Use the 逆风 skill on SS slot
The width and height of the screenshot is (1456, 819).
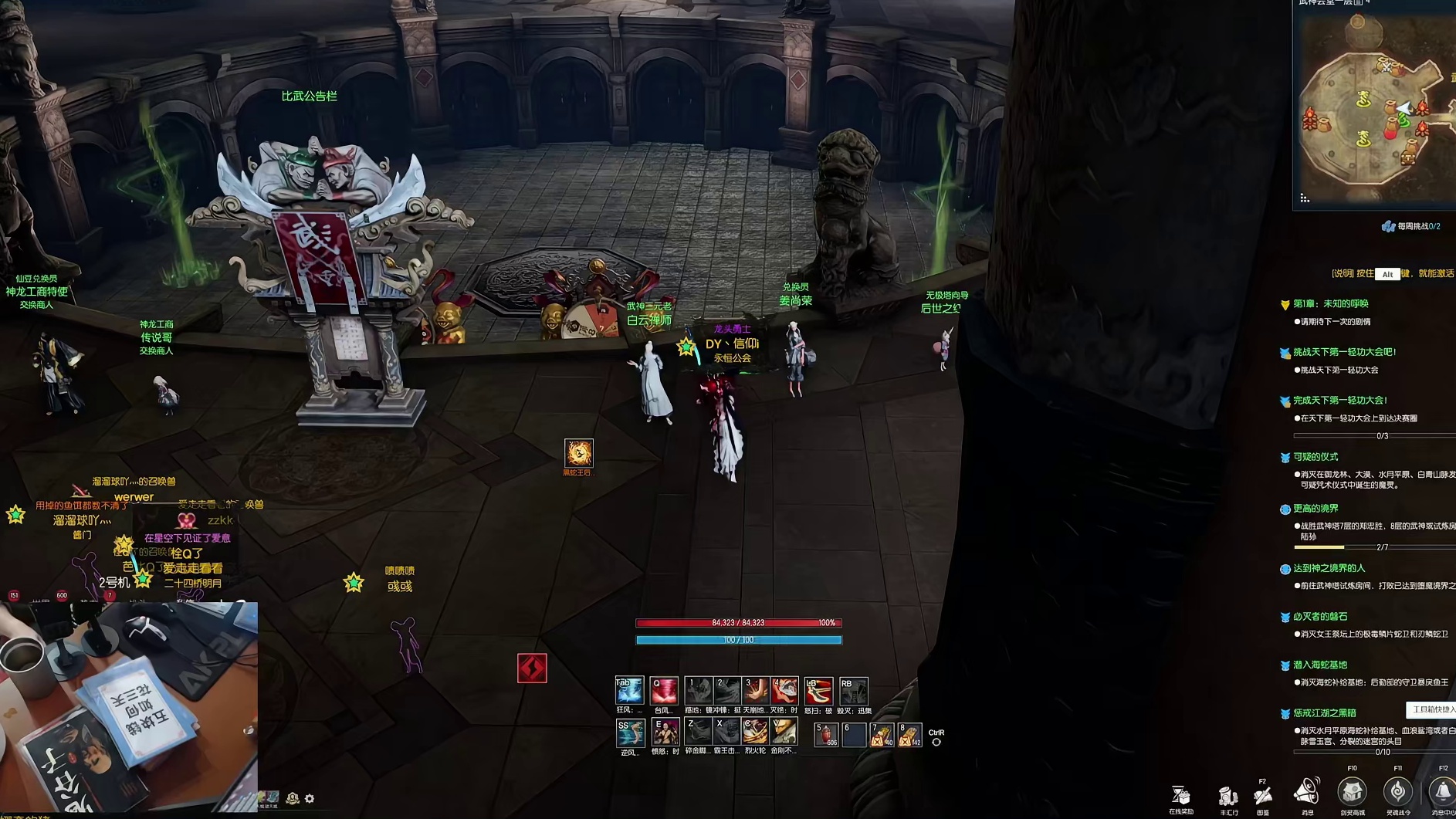click(x=629, y=732)
